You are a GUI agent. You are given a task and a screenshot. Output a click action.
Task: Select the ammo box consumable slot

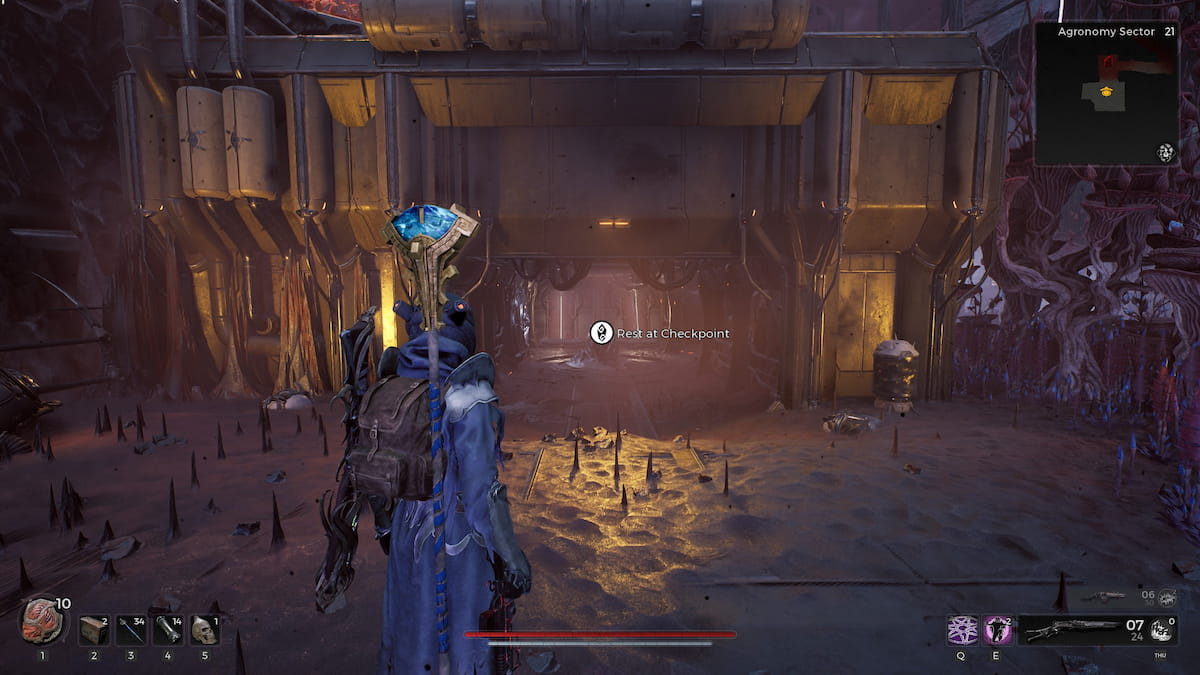[x=94, y=630]
